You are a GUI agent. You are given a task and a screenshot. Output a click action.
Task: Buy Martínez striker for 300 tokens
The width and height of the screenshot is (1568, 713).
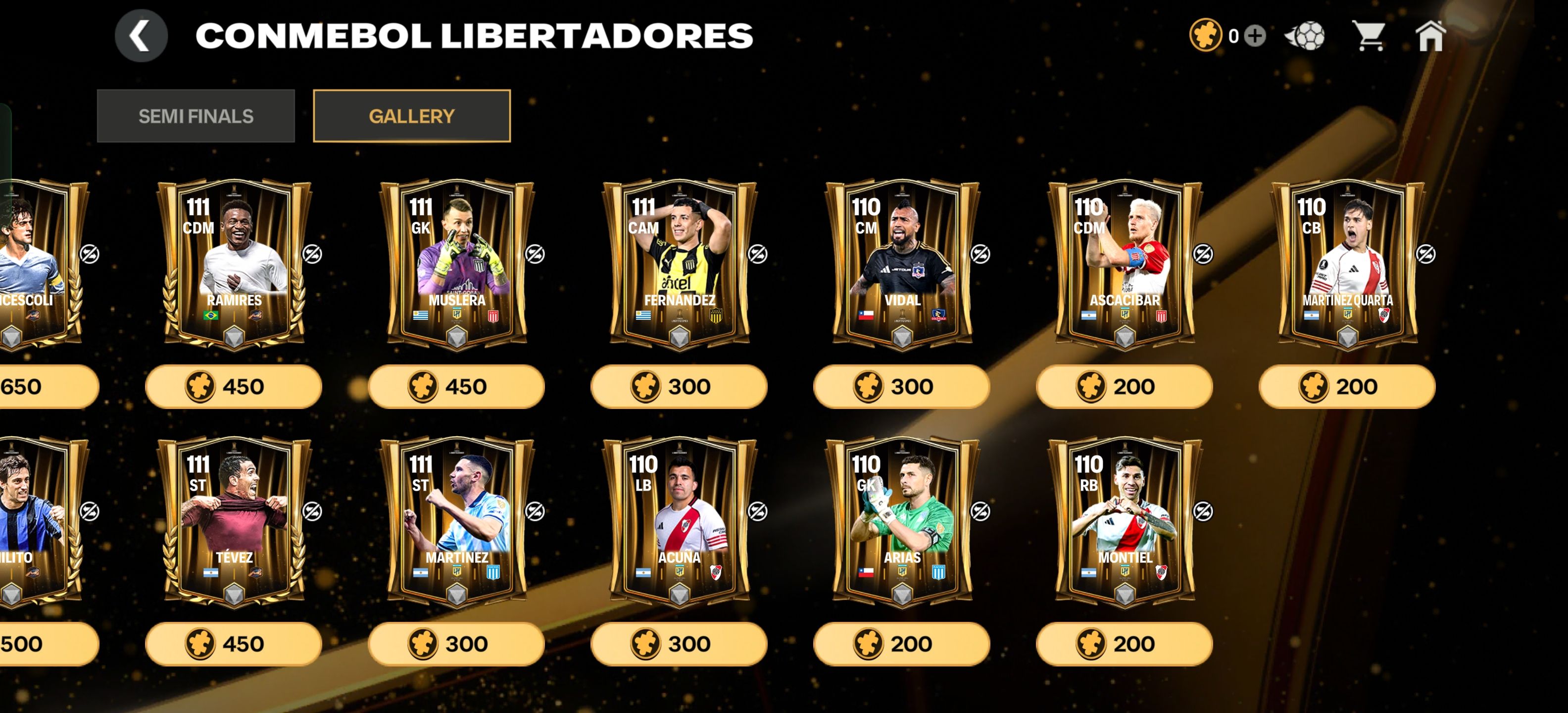coord(456,644)
